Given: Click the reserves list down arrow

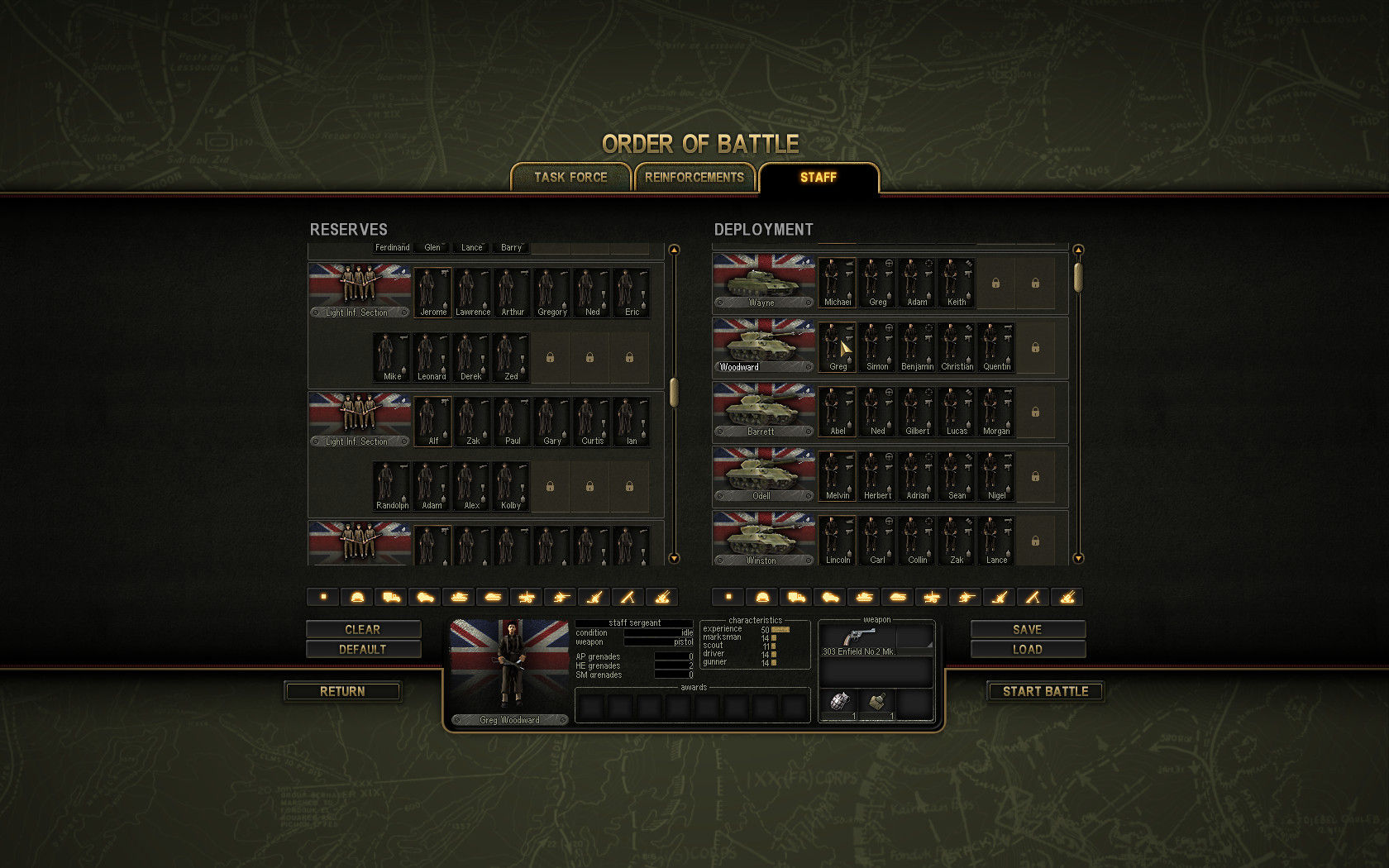Looking at the screenshot, I should click(x=674, y=559).
